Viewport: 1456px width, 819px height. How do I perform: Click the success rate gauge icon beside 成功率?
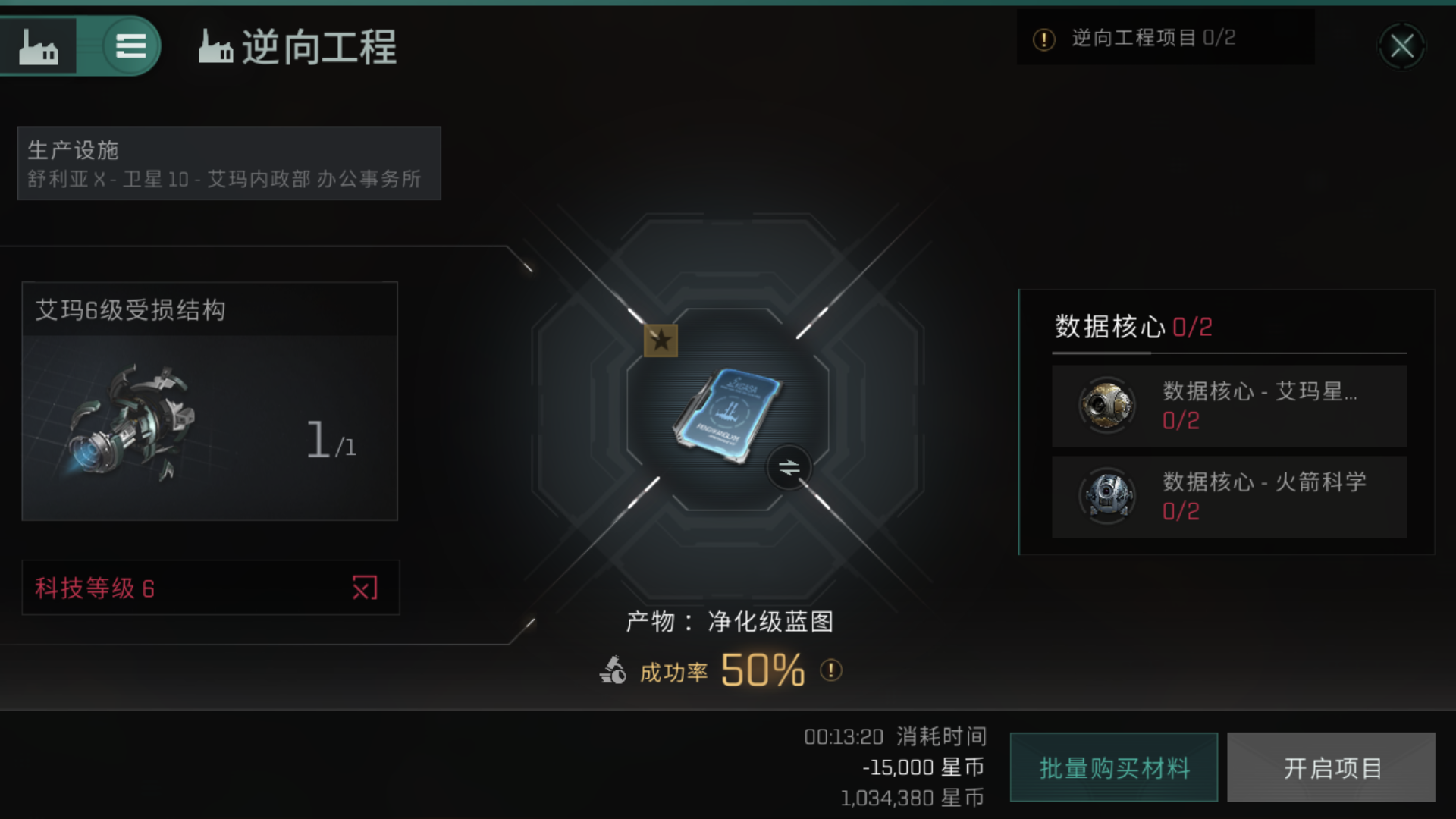[613, 670]
